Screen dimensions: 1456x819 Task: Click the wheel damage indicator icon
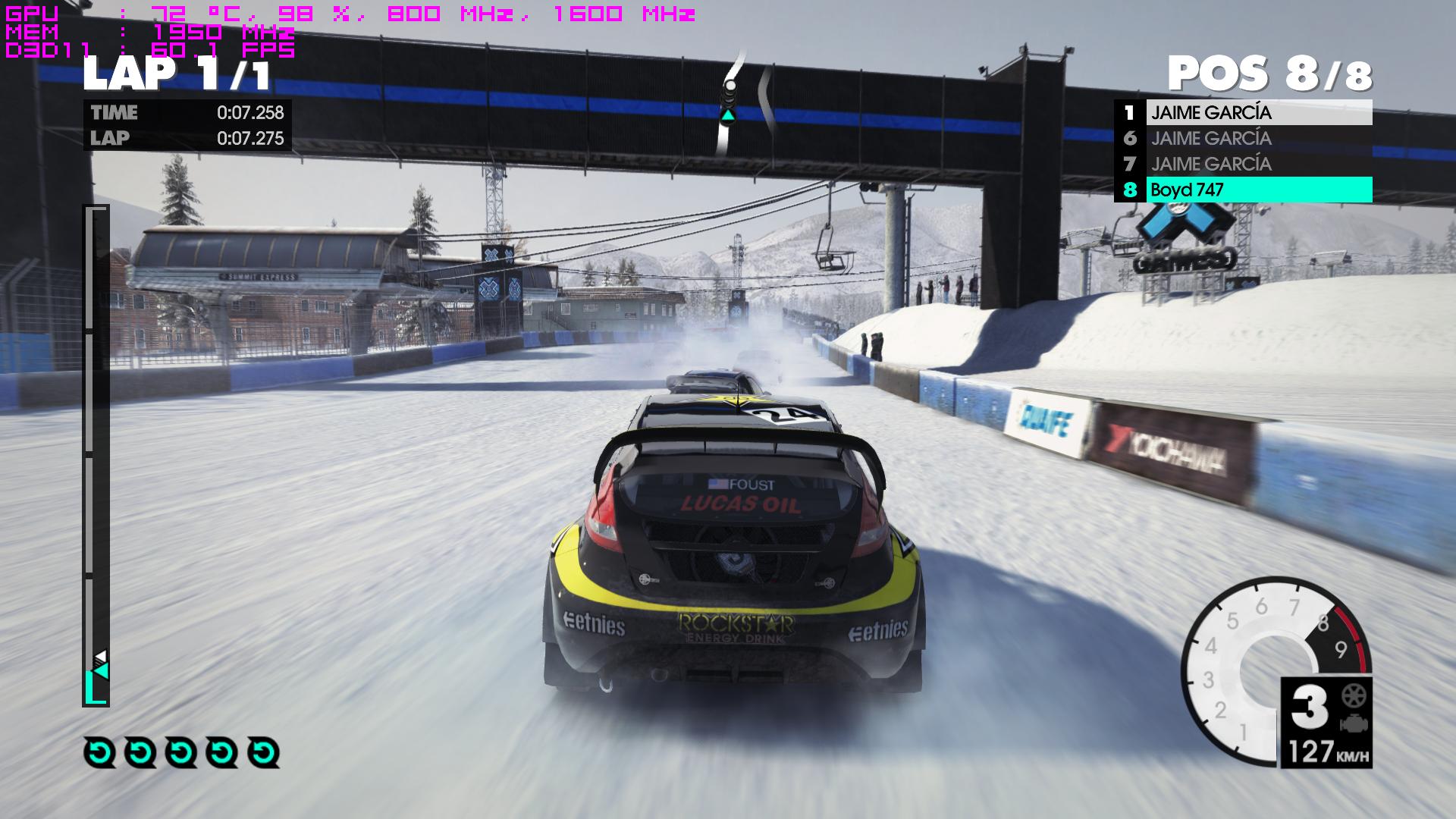pyautogui.click(x=1351, y=695)
